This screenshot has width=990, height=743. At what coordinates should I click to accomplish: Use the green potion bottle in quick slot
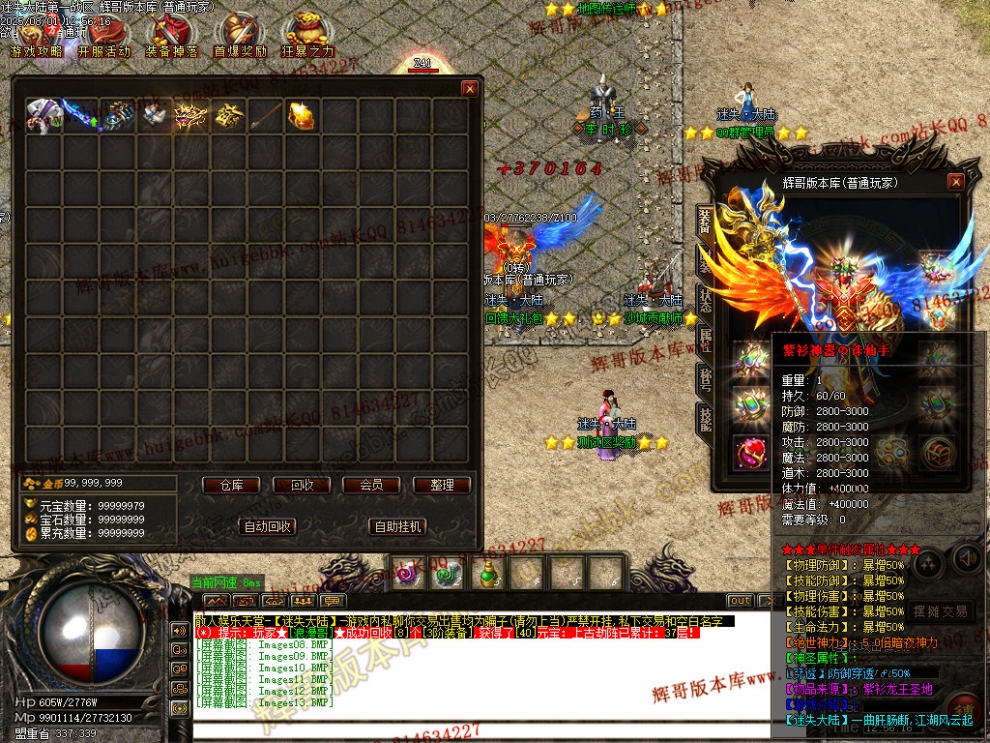[x=488, y=574]
